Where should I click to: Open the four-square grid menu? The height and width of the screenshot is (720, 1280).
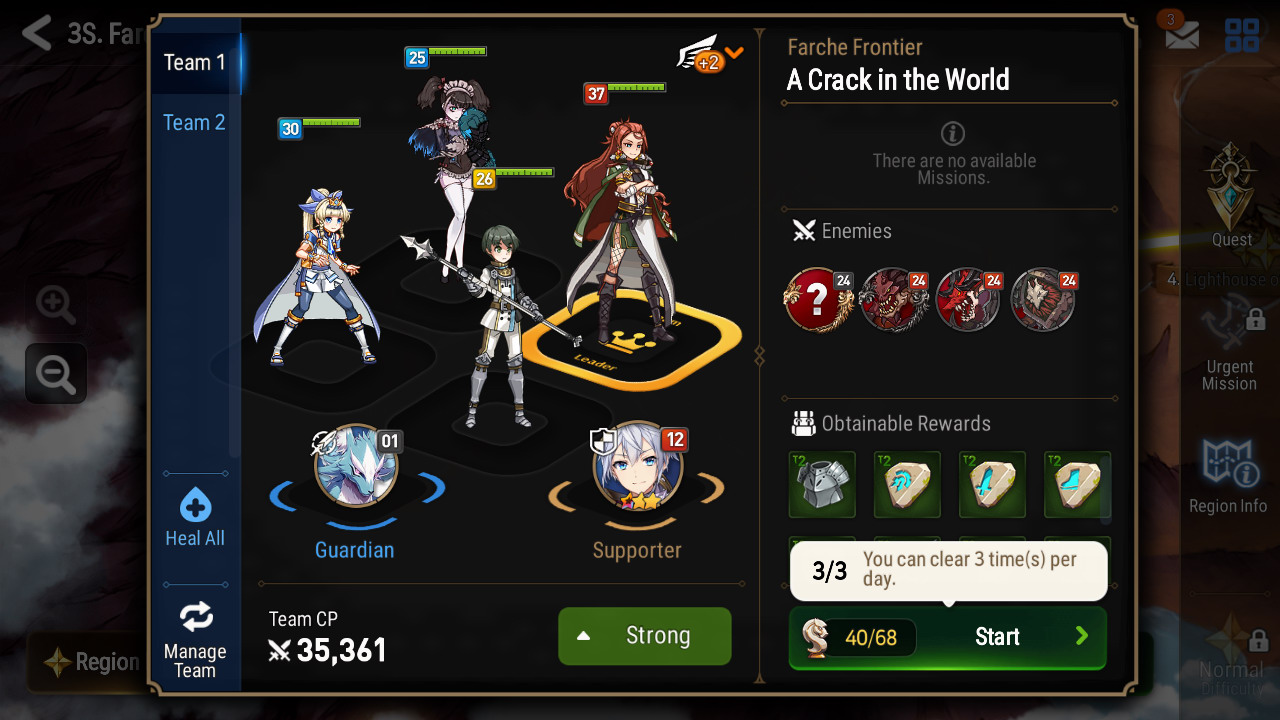pyautogui.click(x=1242, y=35)
